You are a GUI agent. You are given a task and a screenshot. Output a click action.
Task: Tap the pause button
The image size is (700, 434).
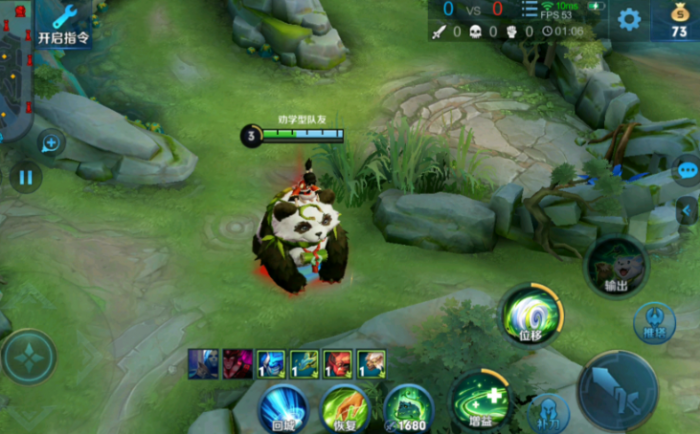click(26, 178)
